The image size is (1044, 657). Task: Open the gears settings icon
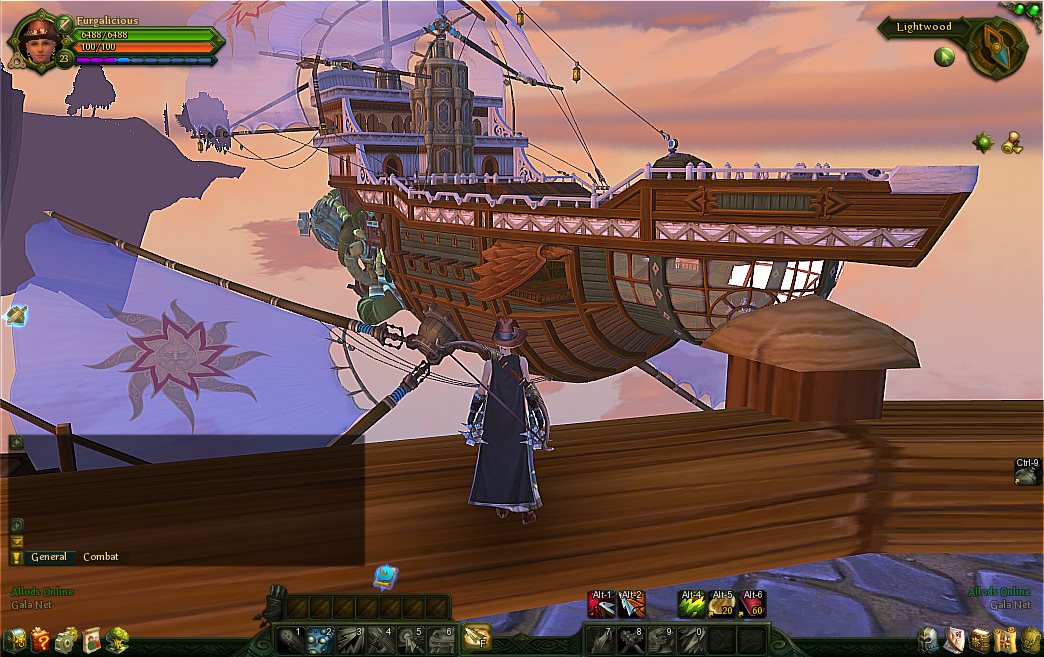coord(66,640)
